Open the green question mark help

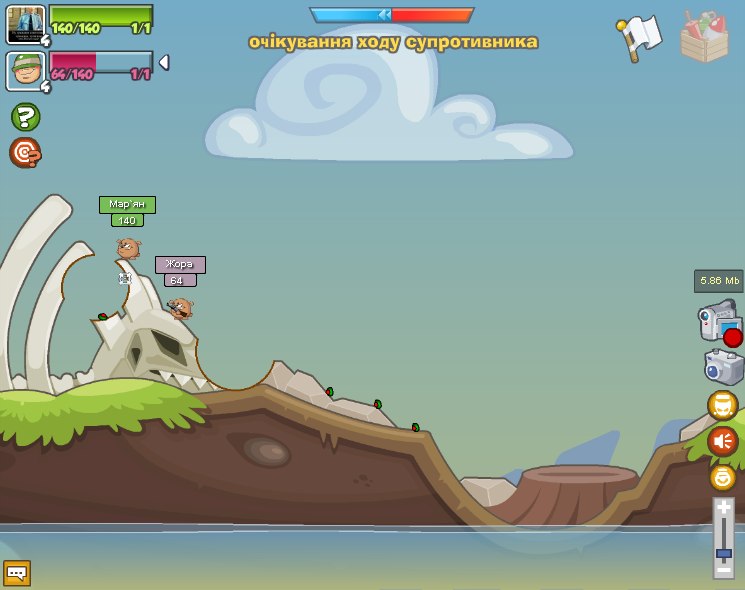coord(25,117)
